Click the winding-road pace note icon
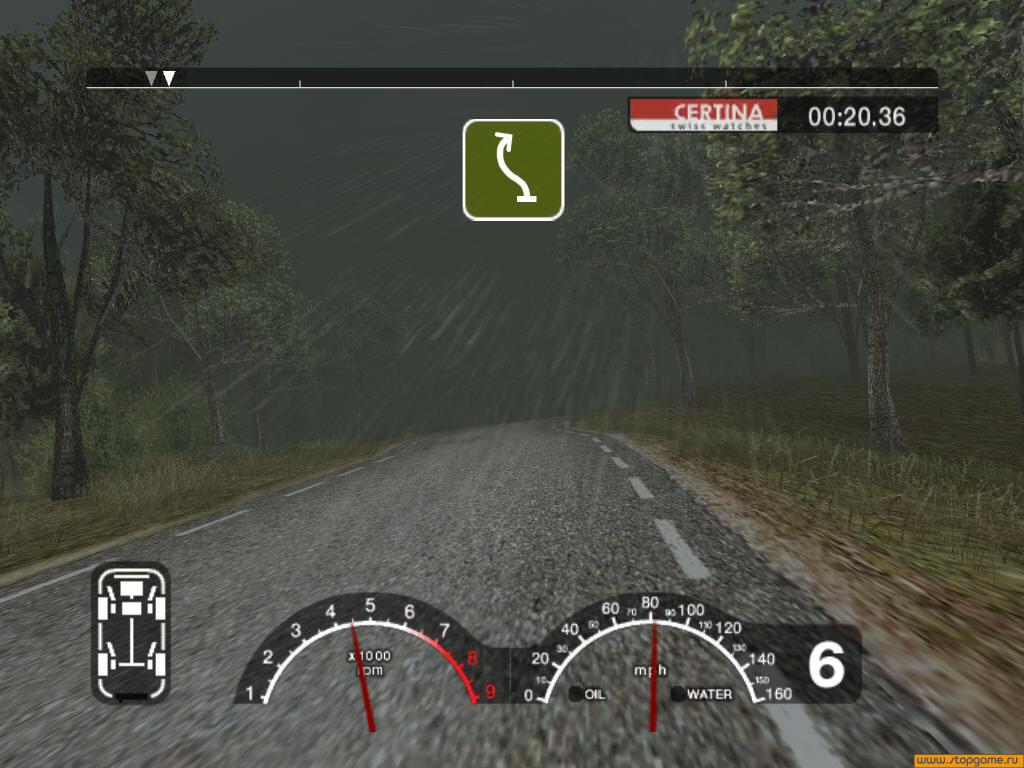Screen dimensions: 1024x768 click(513, 169)
